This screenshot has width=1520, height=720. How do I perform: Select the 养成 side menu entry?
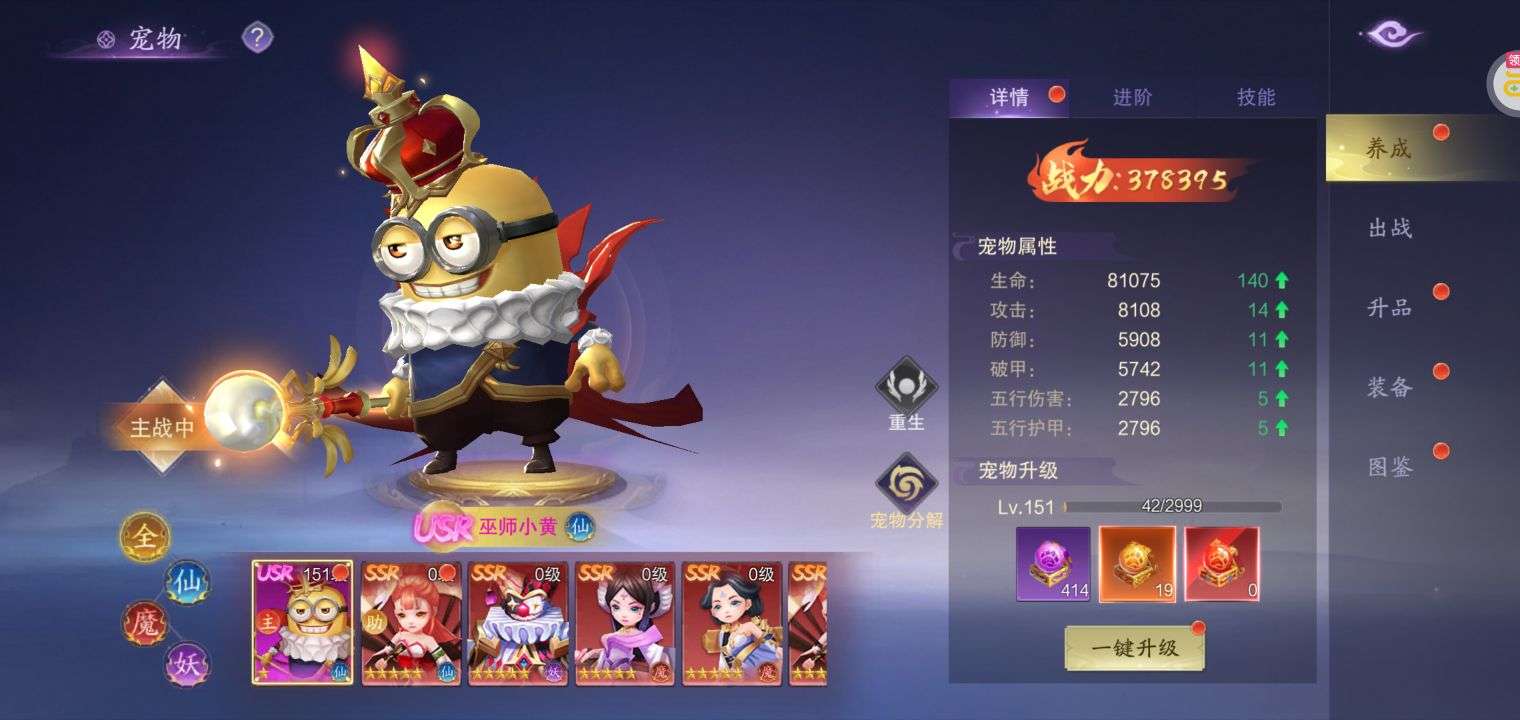[x=1389, y=148]
